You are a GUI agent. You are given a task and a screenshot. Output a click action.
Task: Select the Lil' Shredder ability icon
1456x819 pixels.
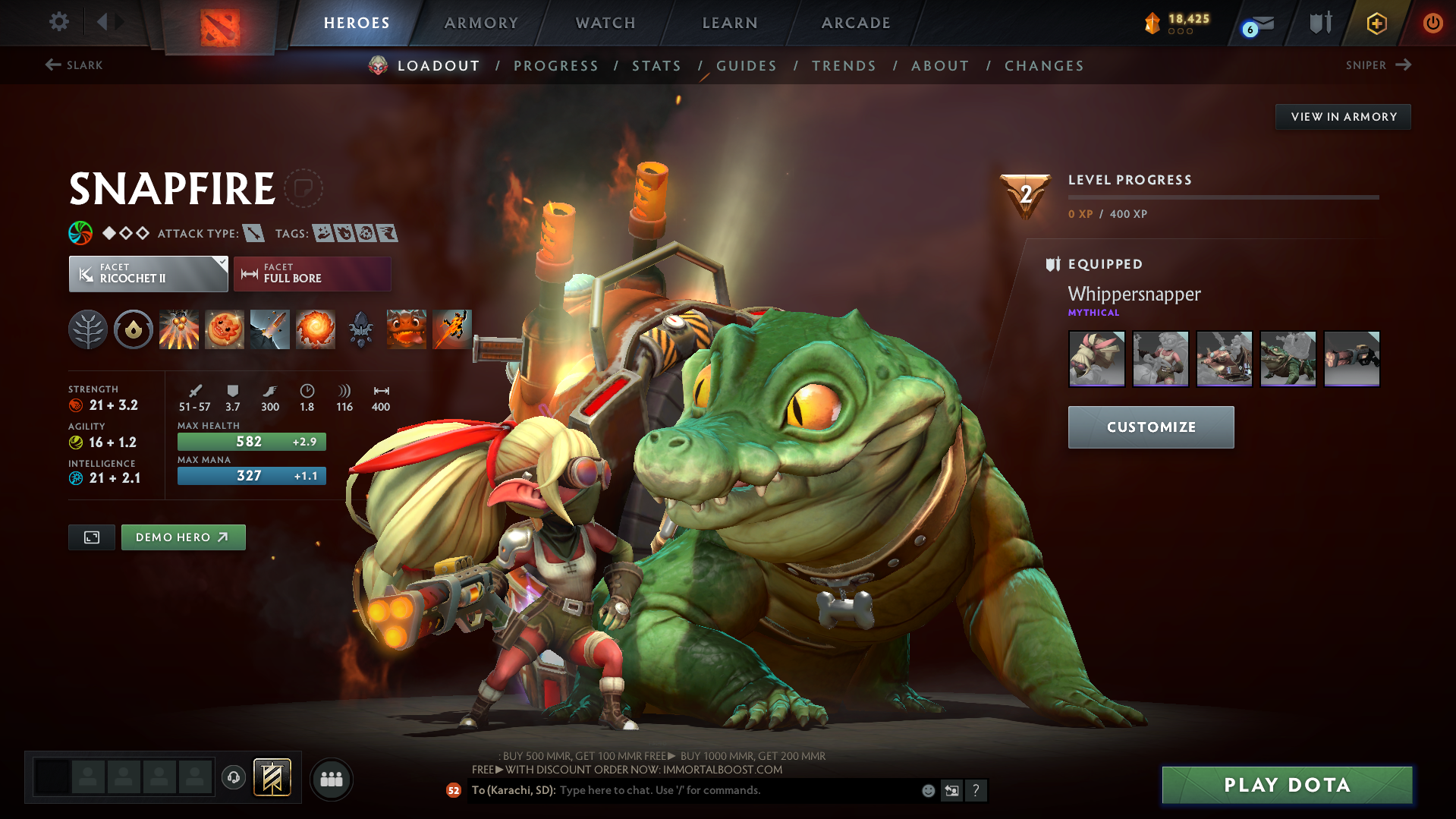(x=270, y=329)
